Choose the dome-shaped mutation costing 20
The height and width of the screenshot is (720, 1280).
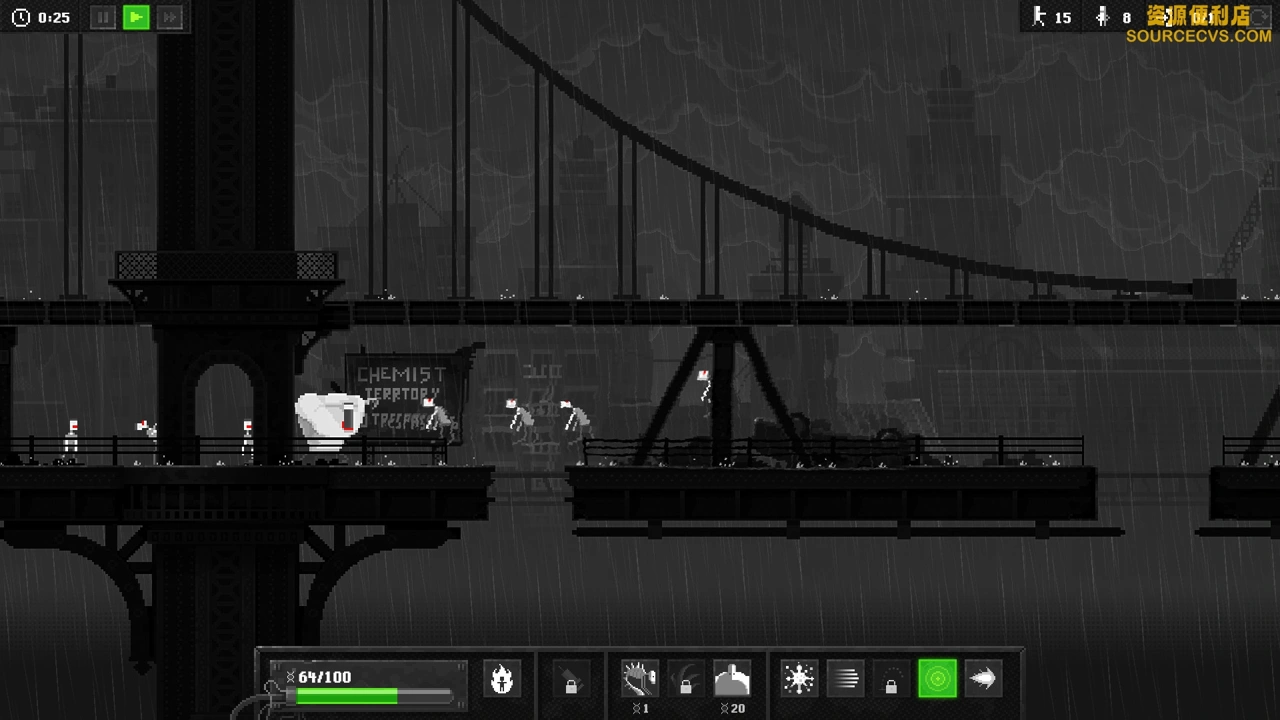tap(732, 679)
